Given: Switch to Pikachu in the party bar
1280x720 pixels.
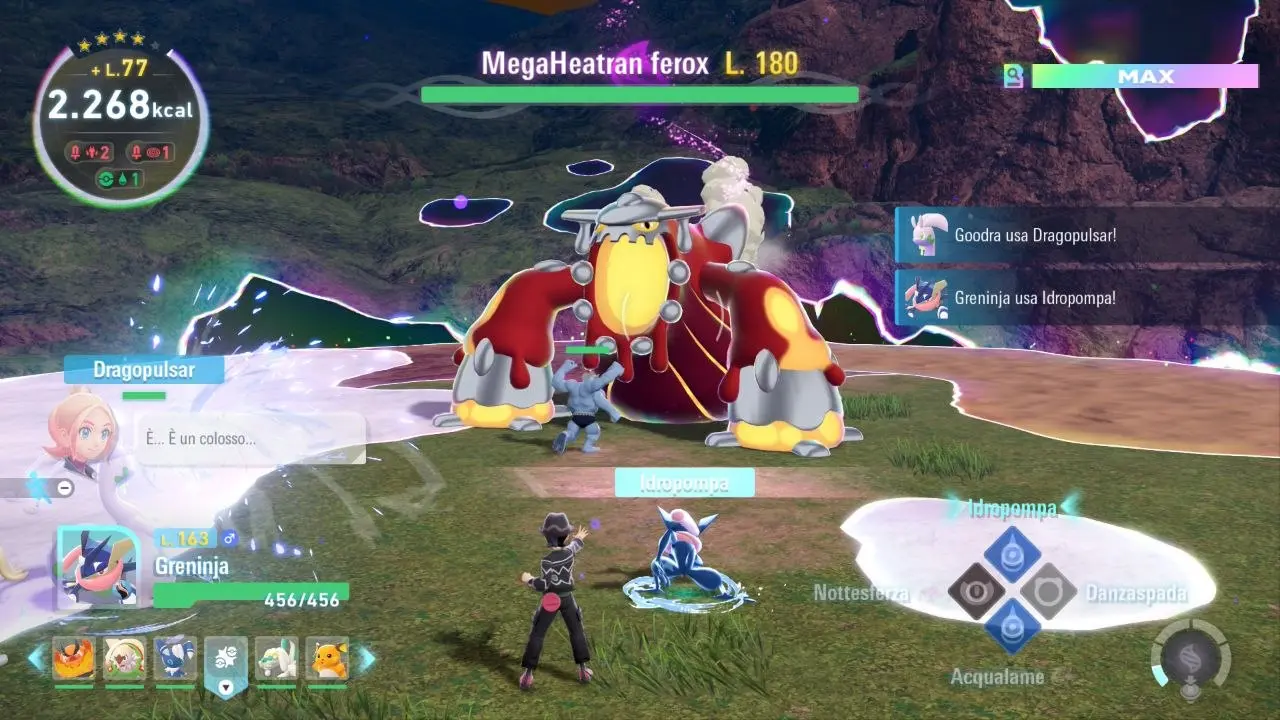Looking at the screenshot, I should tap(327, 659).
